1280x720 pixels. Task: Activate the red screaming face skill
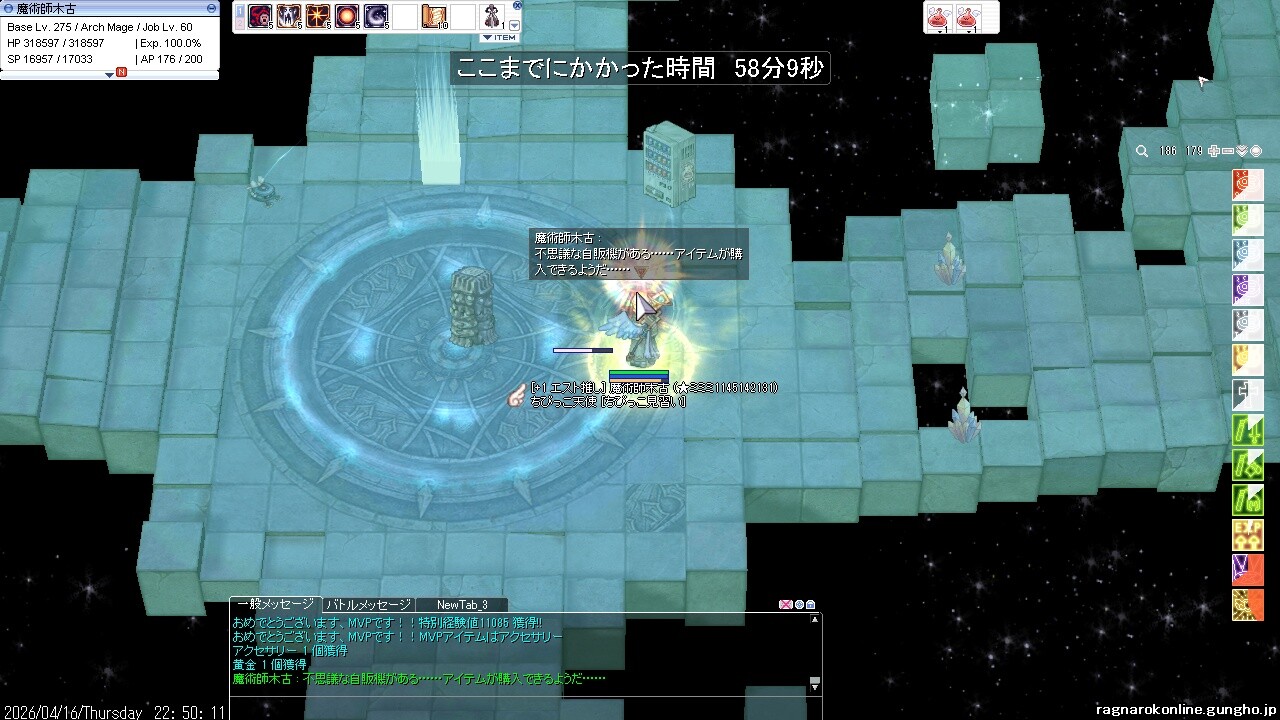point(260,17)
